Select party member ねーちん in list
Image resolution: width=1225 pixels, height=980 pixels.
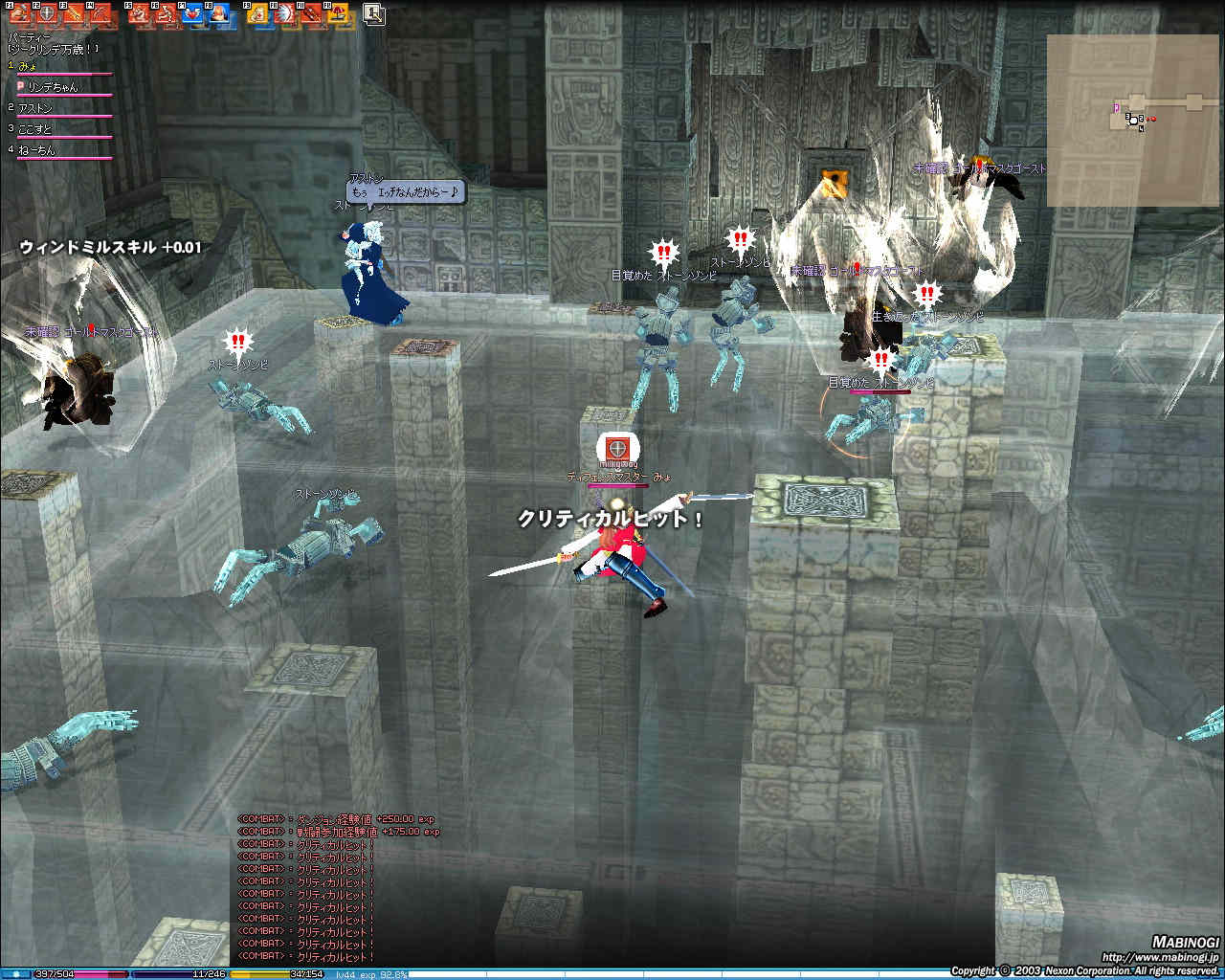point(36,150)
